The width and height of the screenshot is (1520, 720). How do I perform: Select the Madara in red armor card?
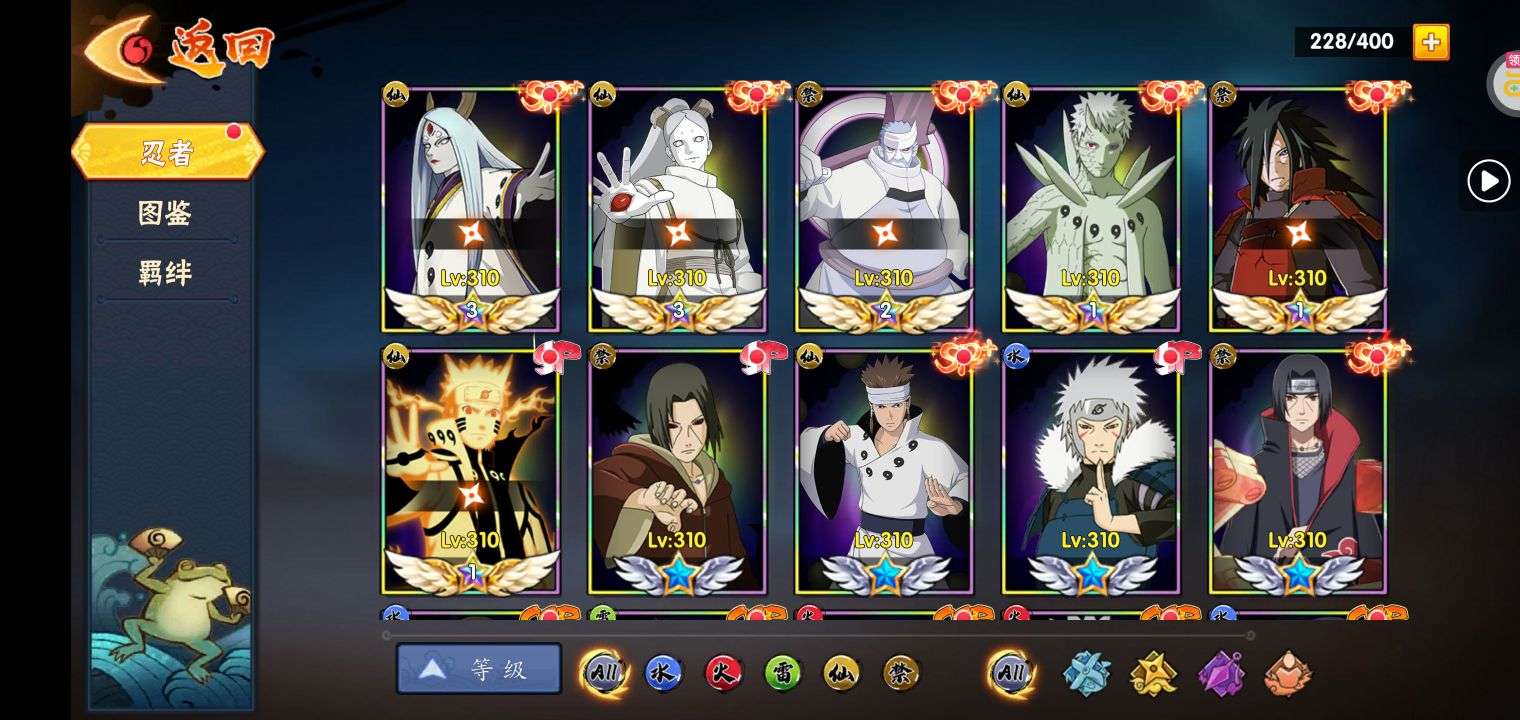coord(1298,210)
